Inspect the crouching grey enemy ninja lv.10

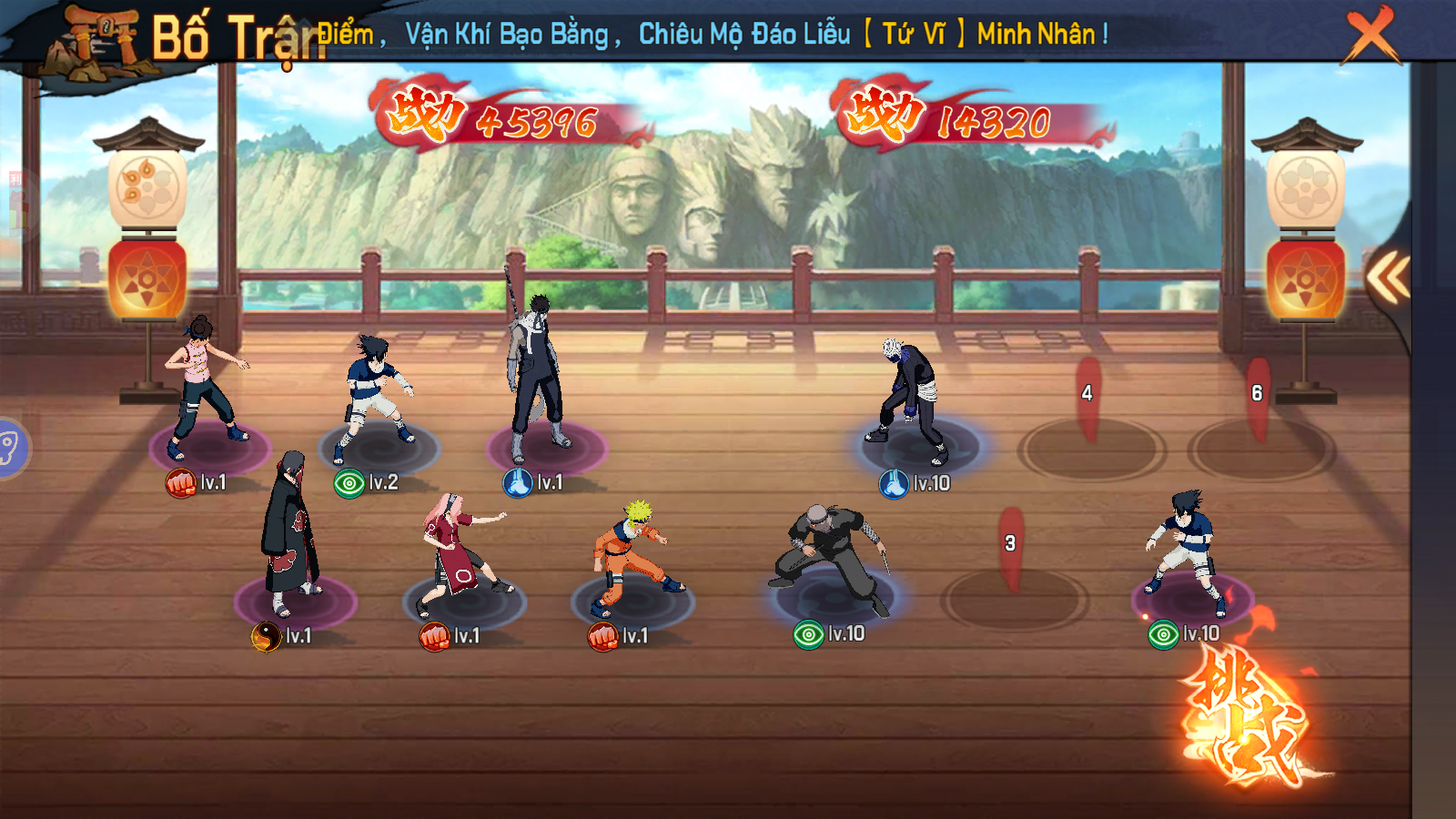pos(830,555)
